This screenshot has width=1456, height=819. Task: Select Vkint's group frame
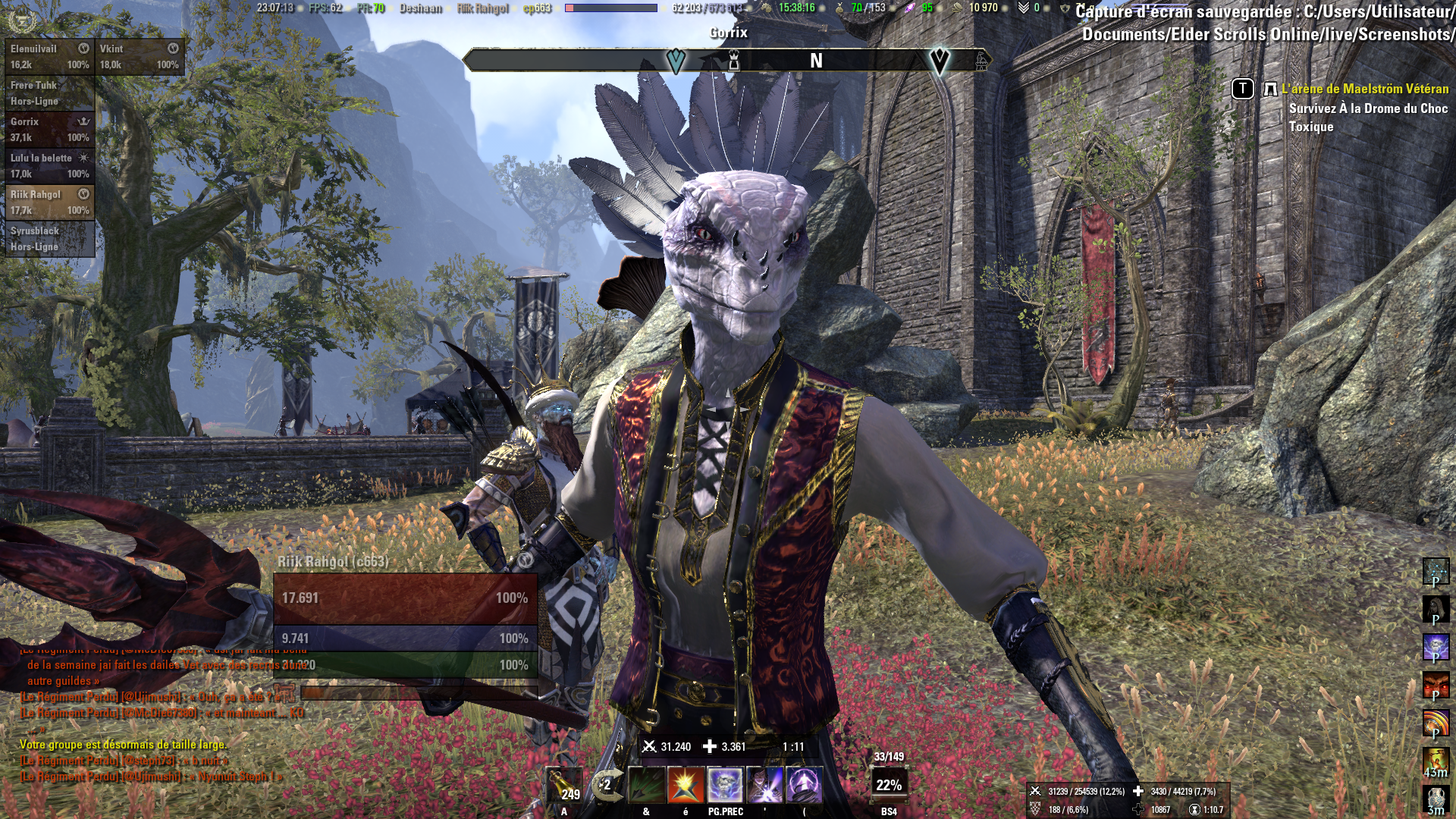tap(140, 56)
